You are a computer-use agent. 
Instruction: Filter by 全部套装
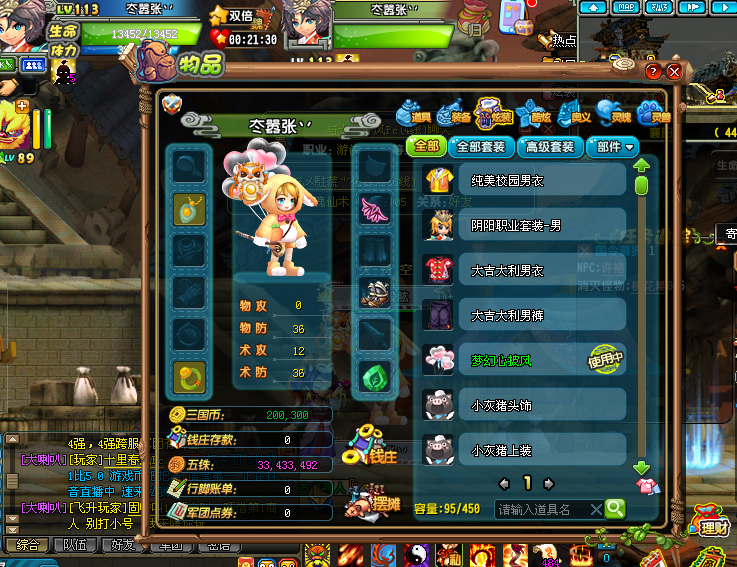(481, 147)
